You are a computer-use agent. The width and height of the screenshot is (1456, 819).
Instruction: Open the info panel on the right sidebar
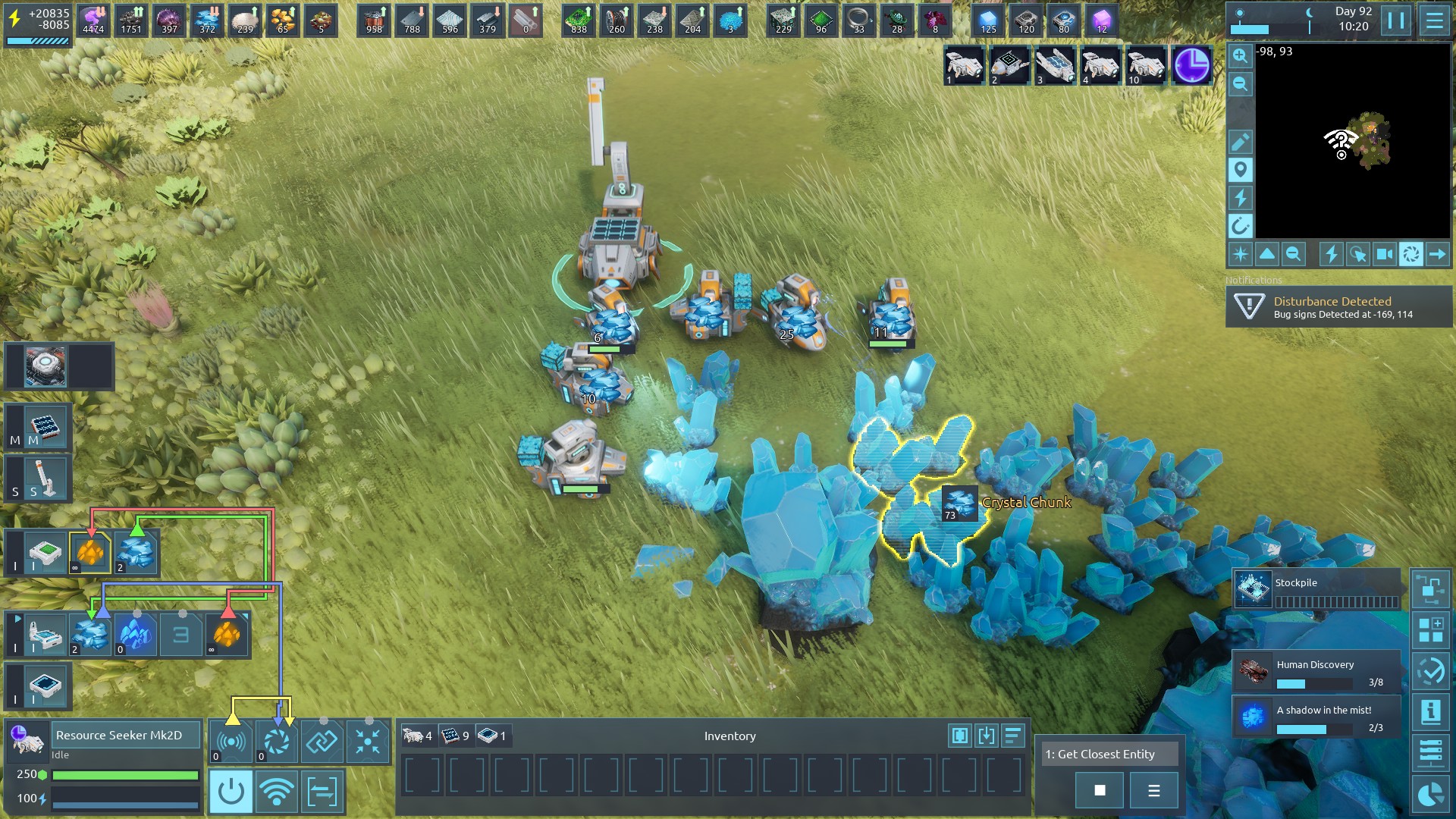click(x=1430, y=712)
